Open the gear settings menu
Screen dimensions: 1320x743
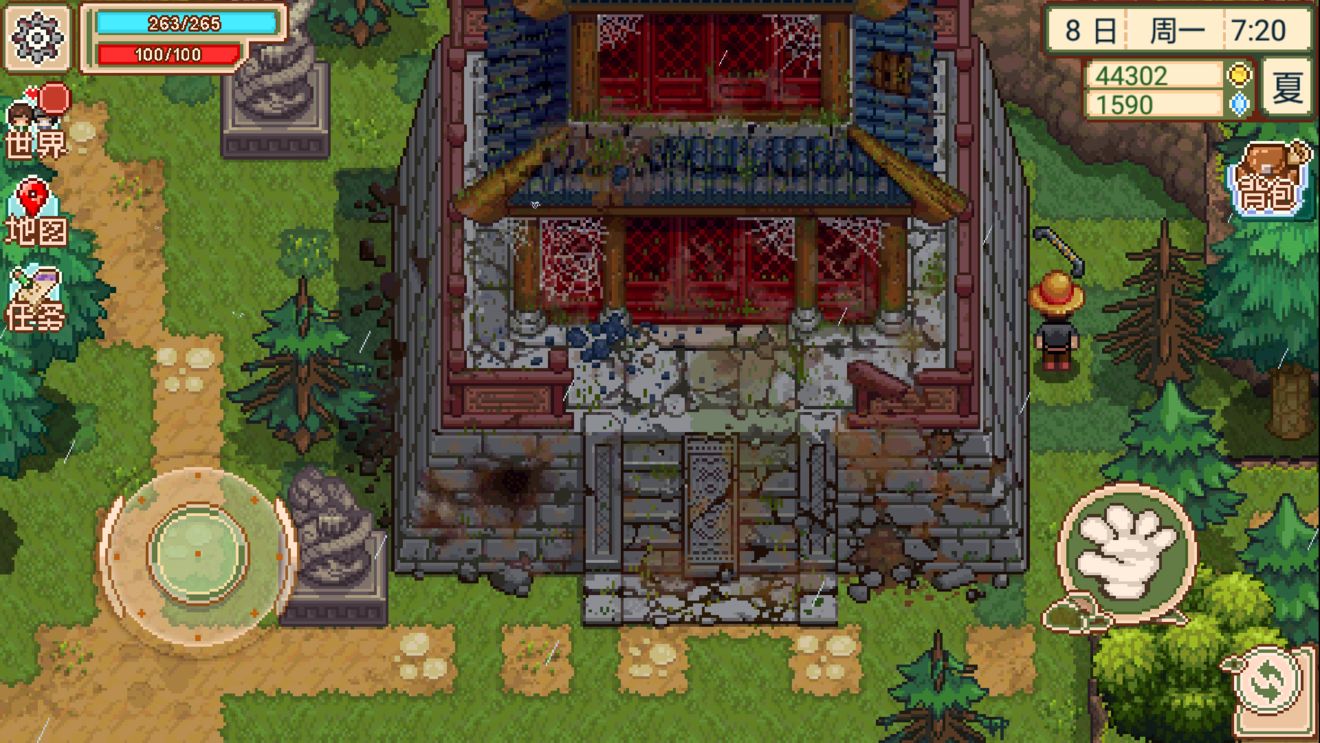38,38
